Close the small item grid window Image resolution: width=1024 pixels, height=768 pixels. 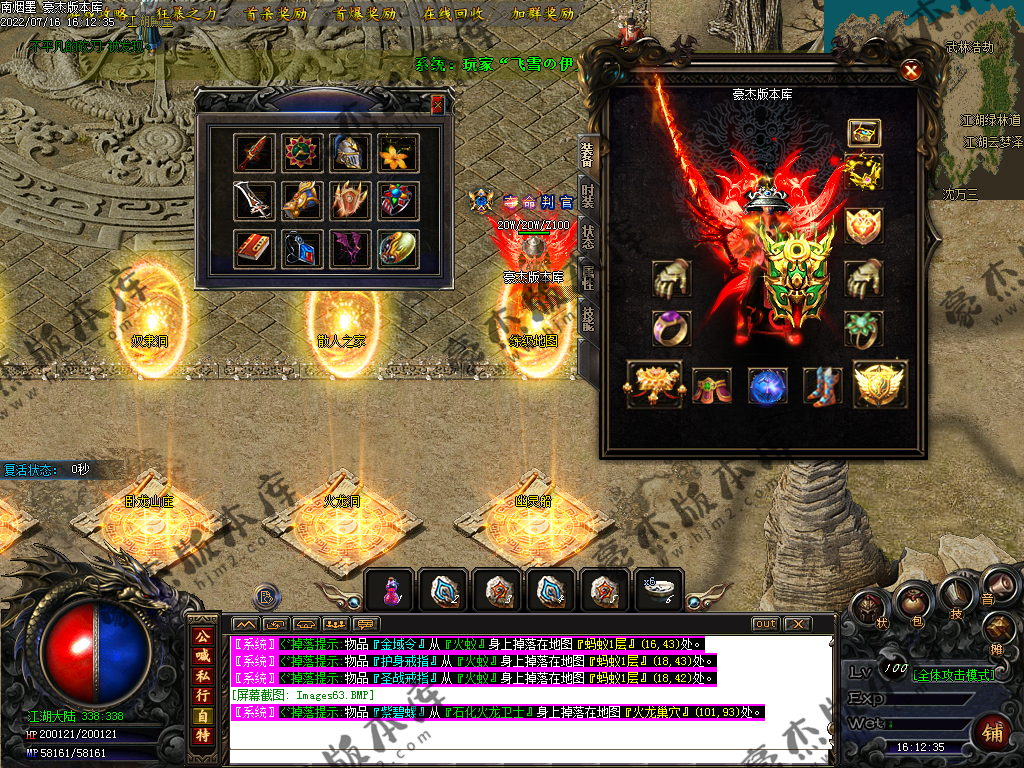point(437,104)
